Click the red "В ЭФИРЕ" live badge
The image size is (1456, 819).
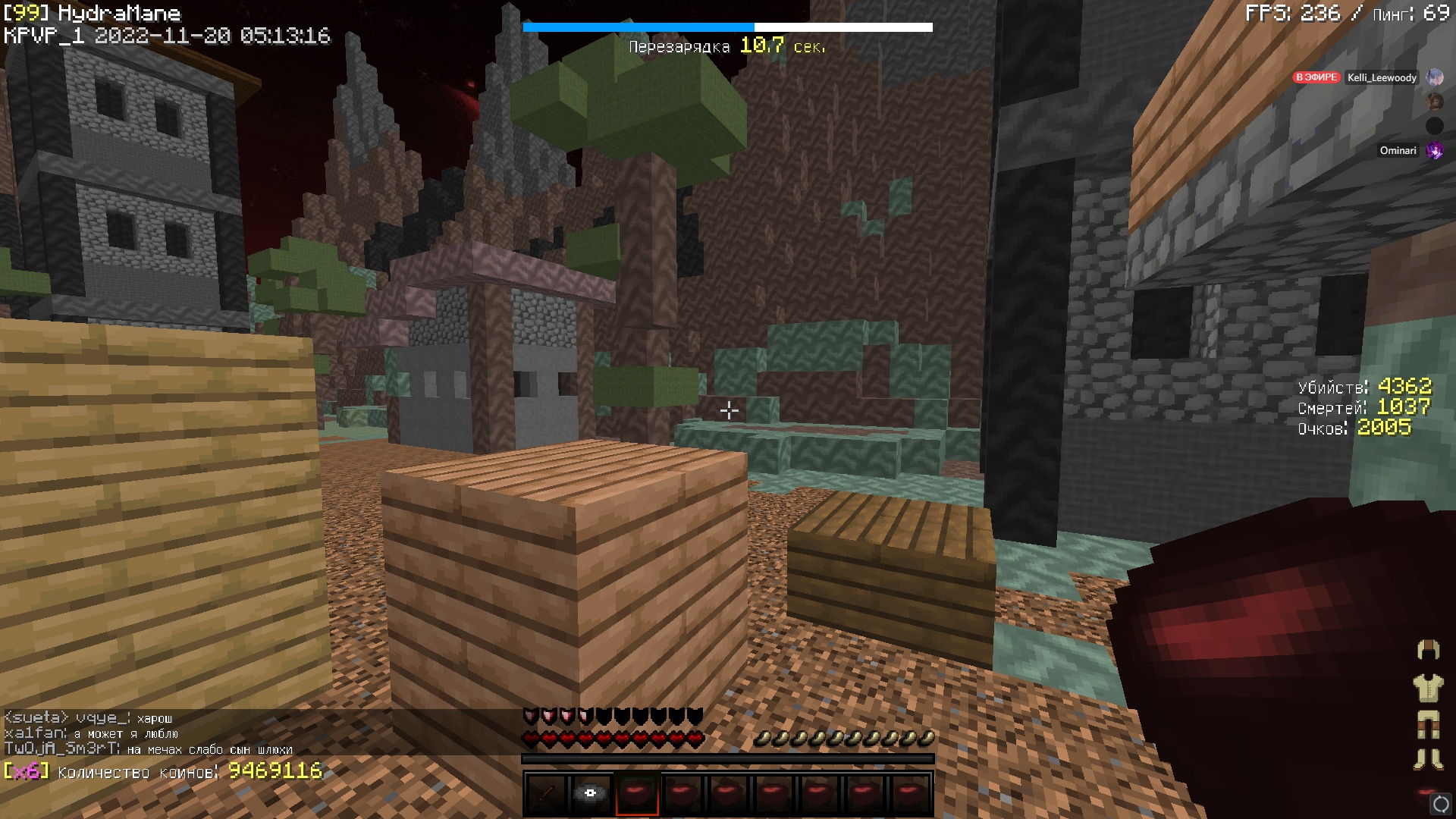coord(1316,77)
